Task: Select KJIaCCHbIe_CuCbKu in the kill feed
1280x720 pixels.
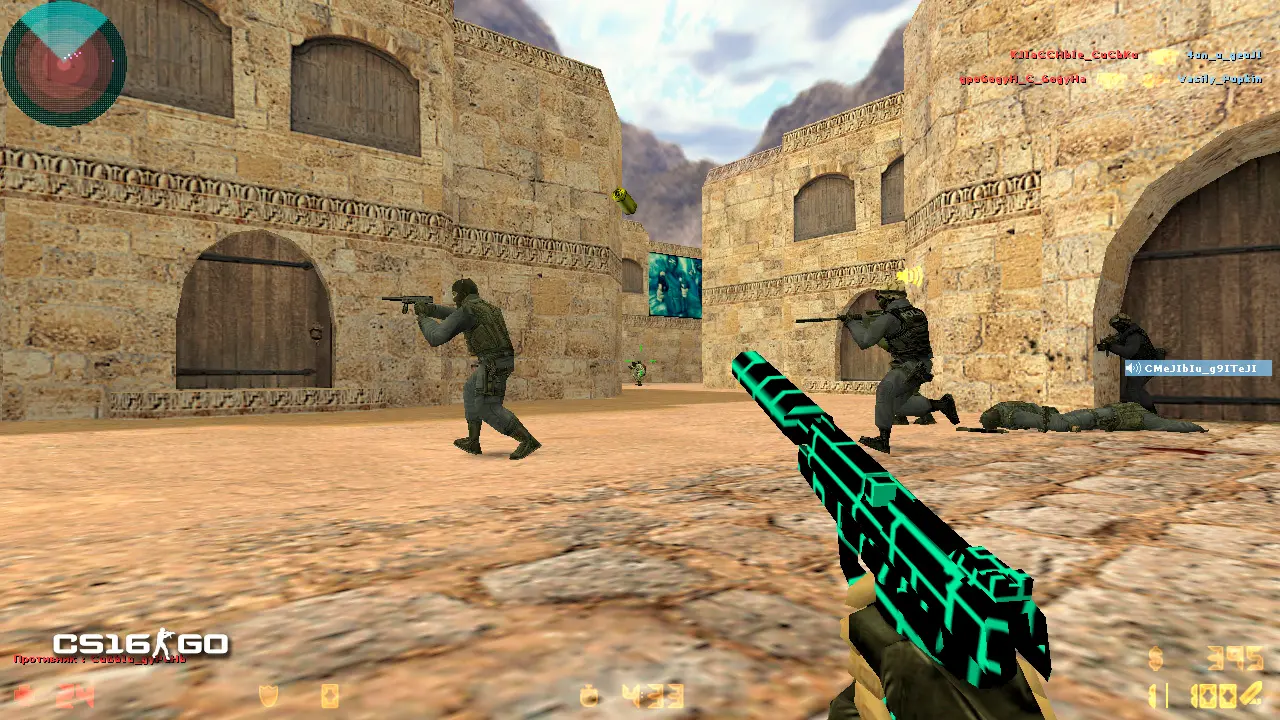Action: [x=1074, y=56]
